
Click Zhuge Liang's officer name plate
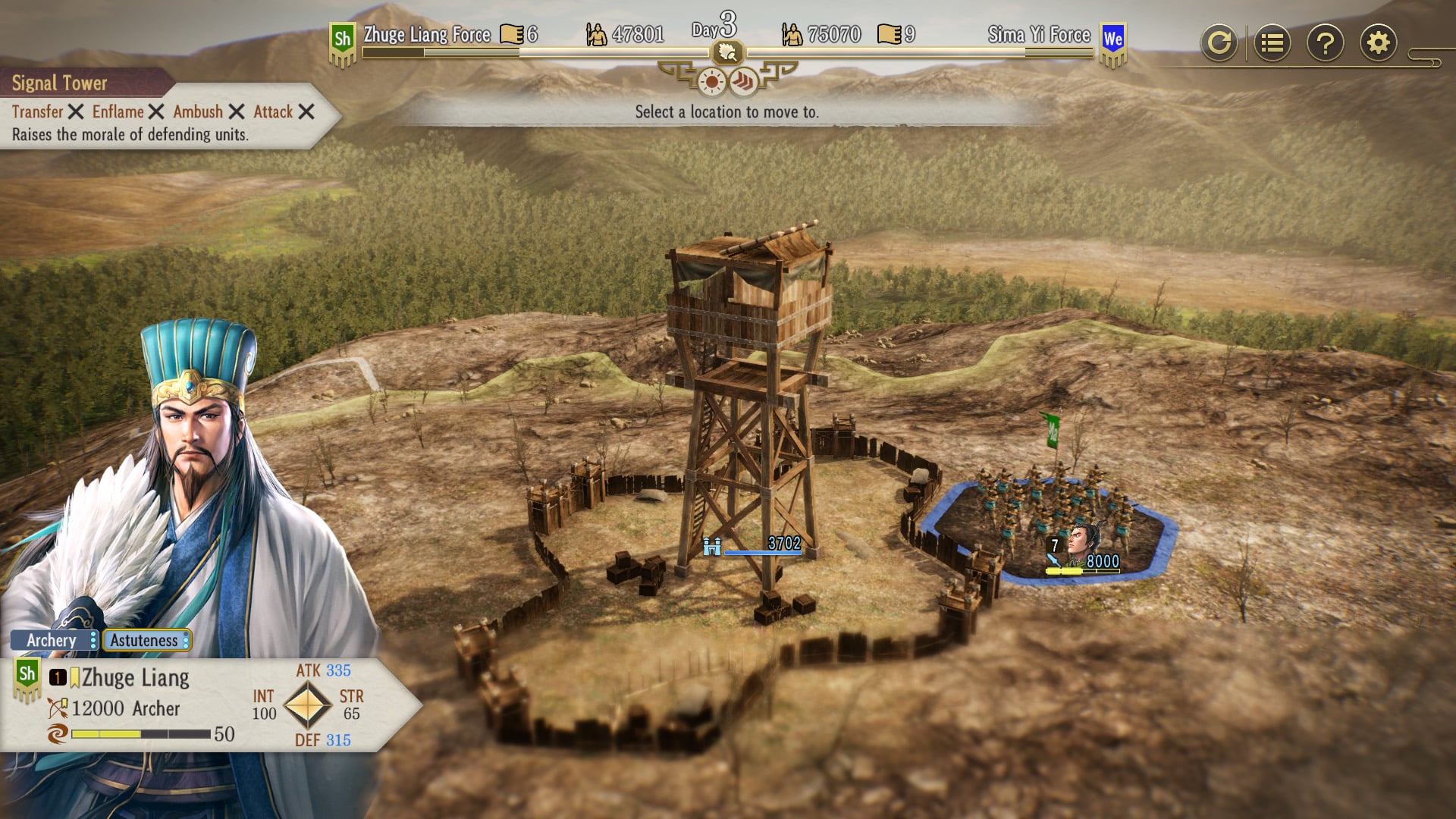coord(135,677)
